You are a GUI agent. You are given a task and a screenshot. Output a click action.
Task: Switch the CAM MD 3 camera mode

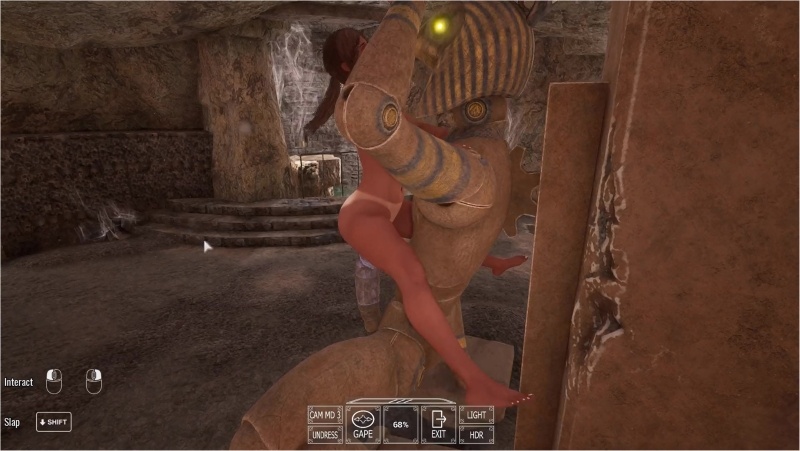(x=325, y=415)
